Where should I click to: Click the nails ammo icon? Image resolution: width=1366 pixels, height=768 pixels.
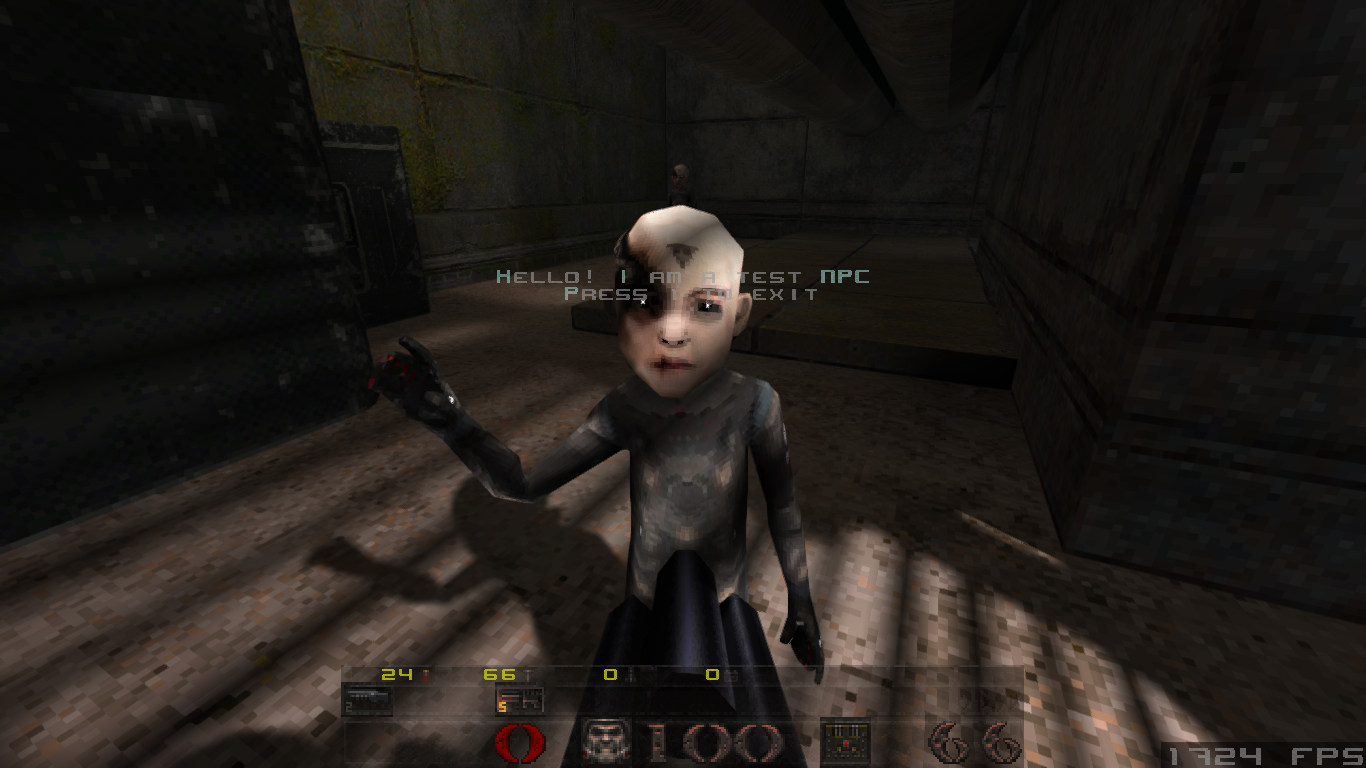point(528,674)
